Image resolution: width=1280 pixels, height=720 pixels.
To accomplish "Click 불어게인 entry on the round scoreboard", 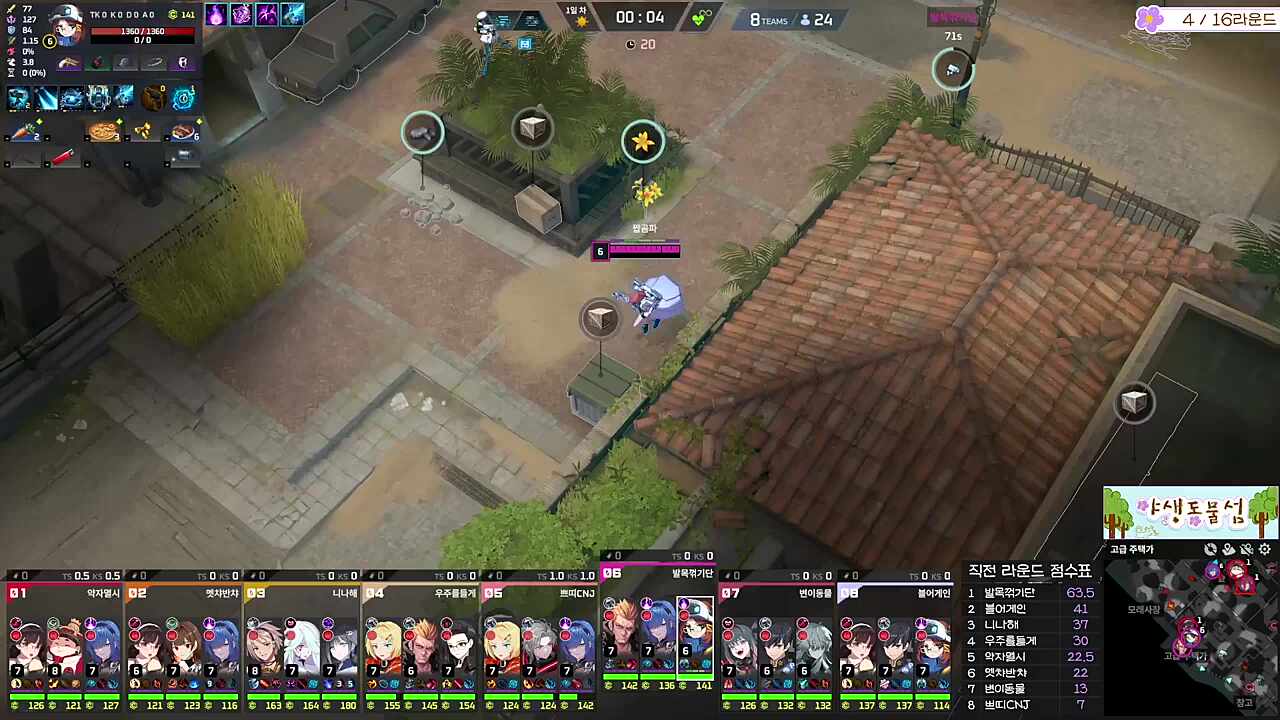I will pyautogui.click(x=1008, y=608).
